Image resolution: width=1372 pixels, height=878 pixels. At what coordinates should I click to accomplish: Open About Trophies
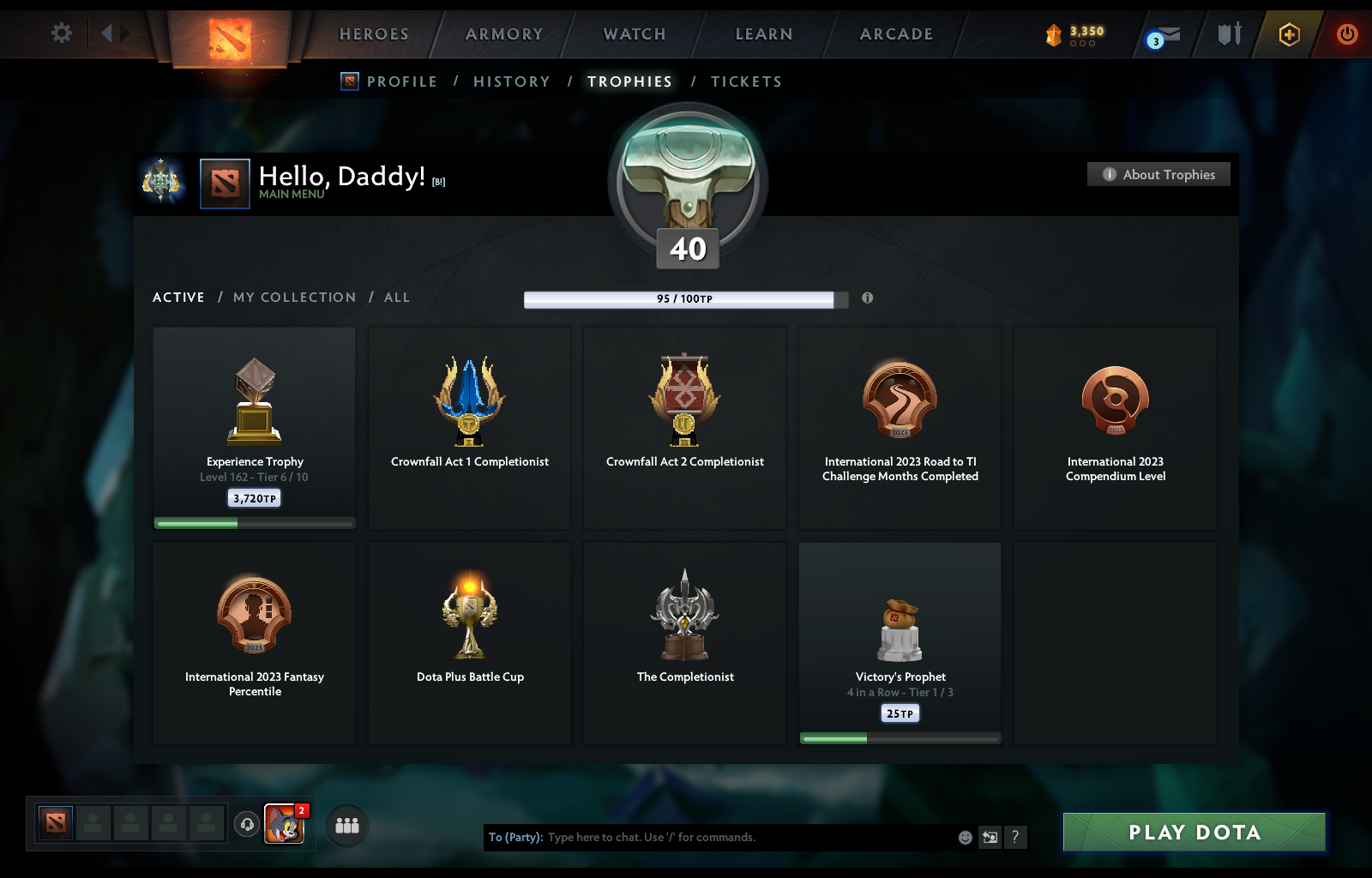point(1158,174)
